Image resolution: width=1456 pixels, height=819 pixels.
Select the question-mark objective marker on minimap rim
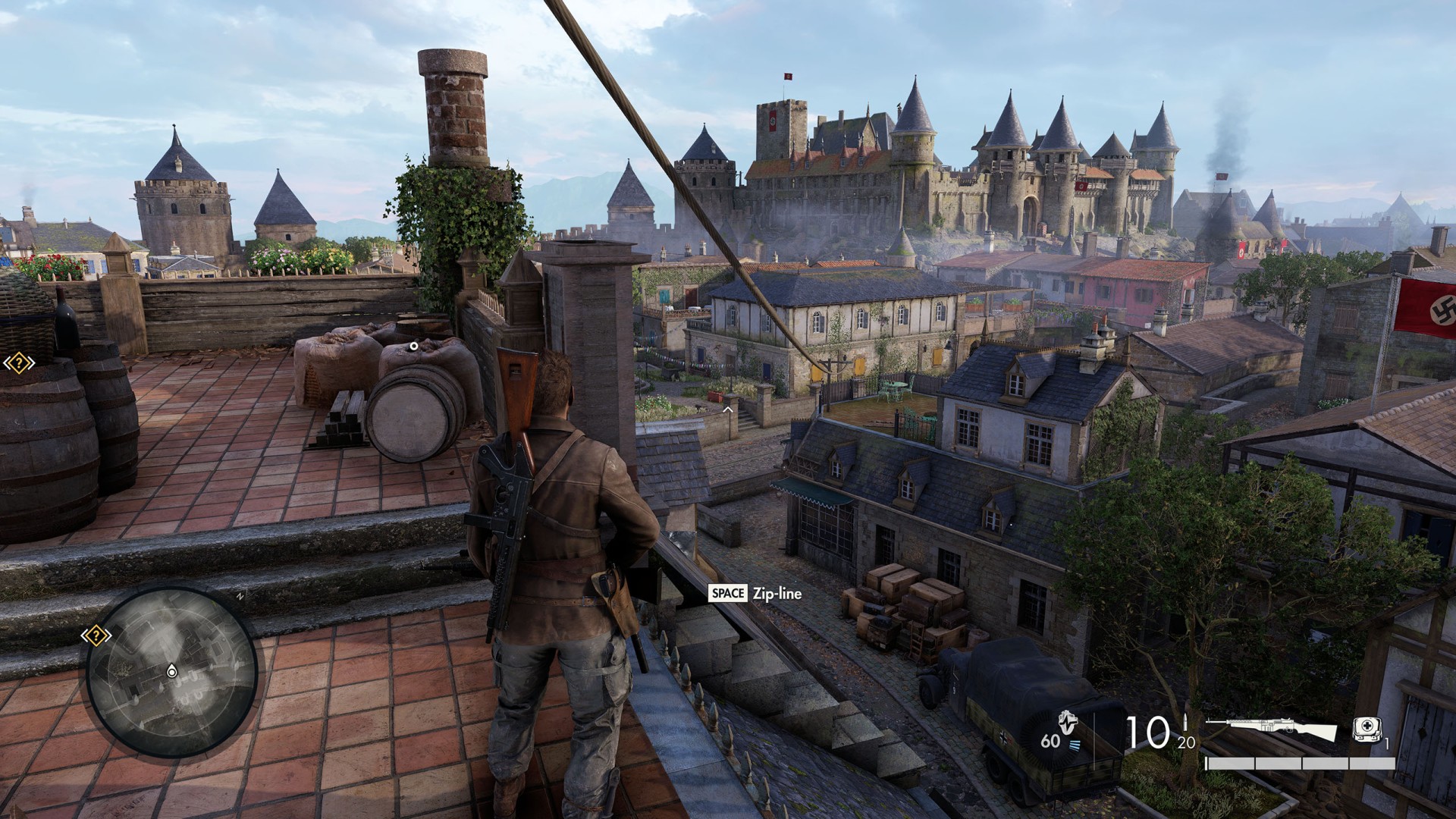[x=96, y=635]
